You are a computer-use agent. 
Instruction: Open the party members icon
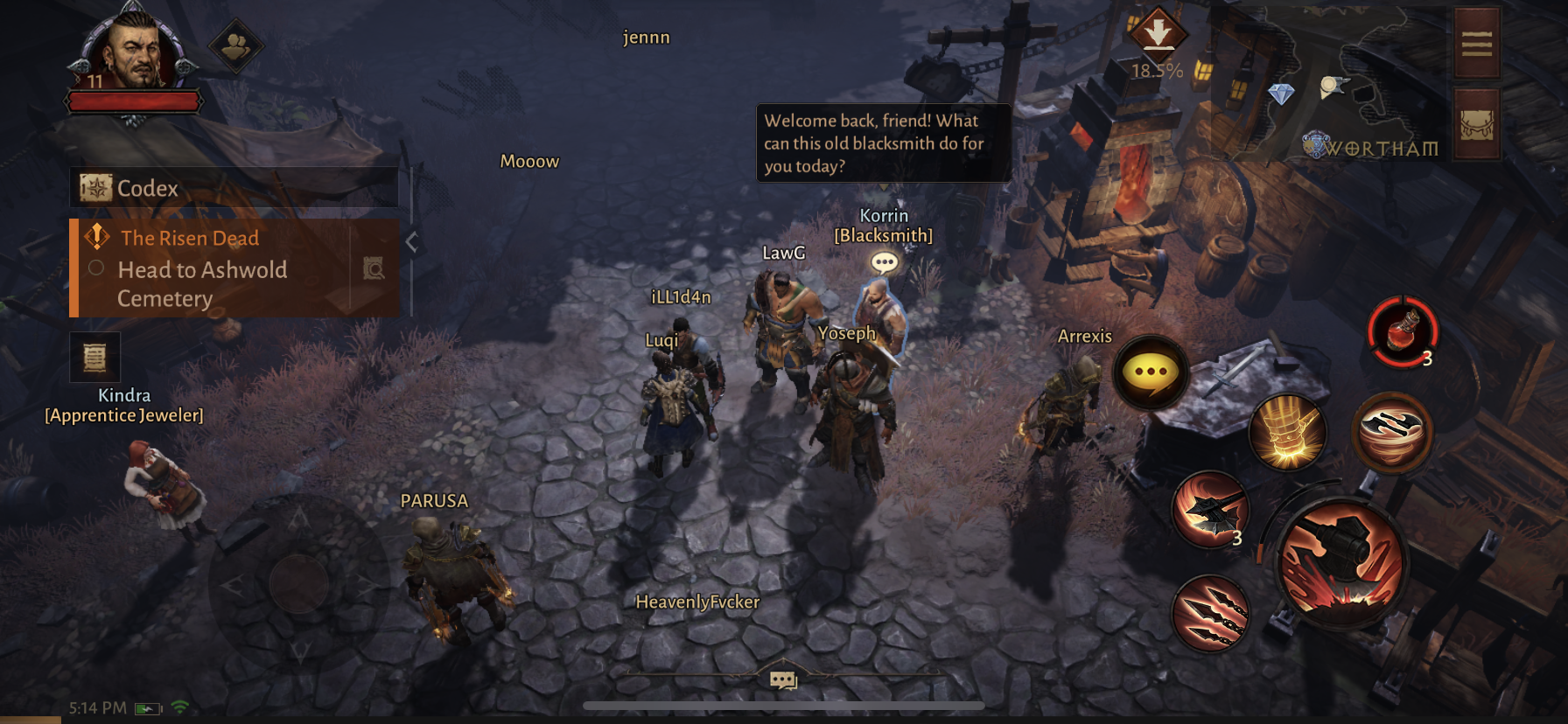click(x=236, y=46)
